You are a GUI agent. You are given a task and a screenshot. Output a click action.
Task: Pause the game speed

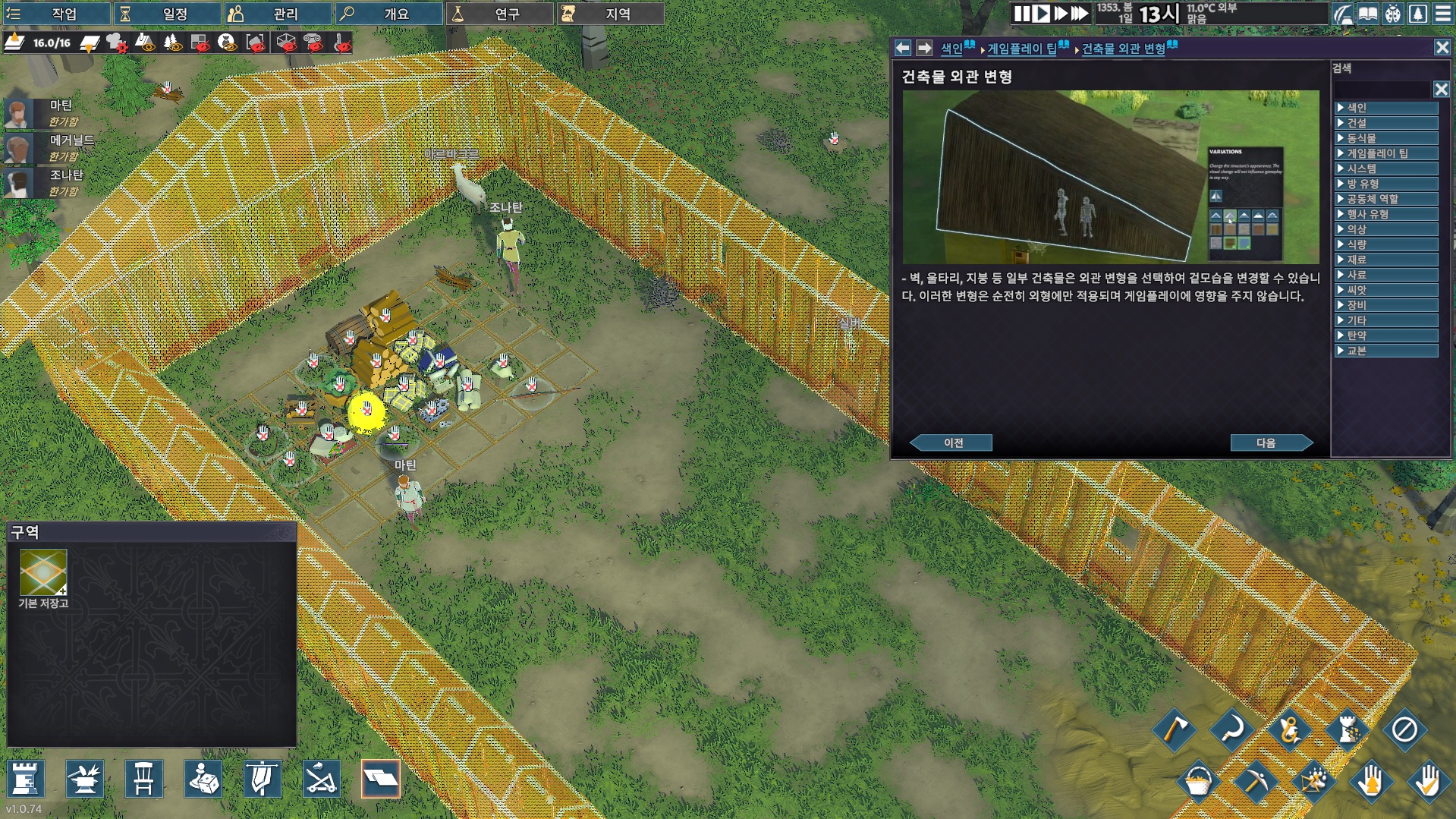click(x=1022, y=14)
